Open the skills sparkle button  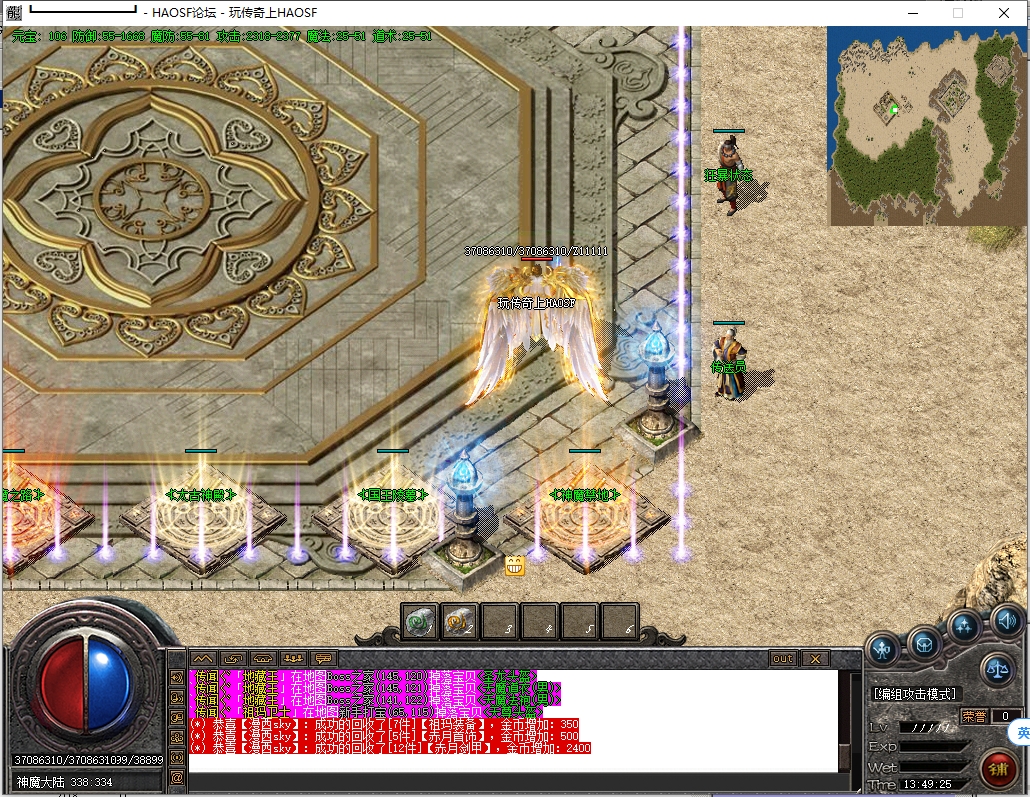(965, 627)
